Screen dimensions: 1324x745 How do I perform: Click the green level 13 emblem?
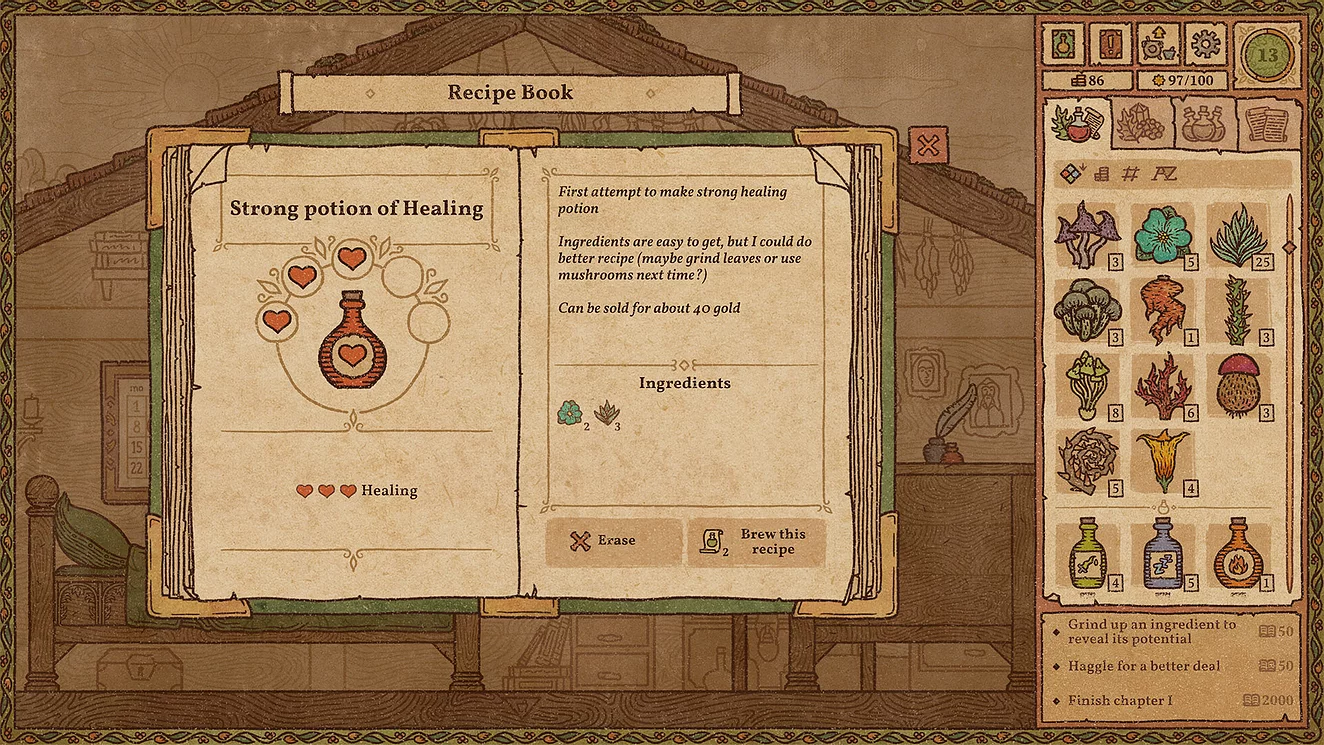(1267, 42)
